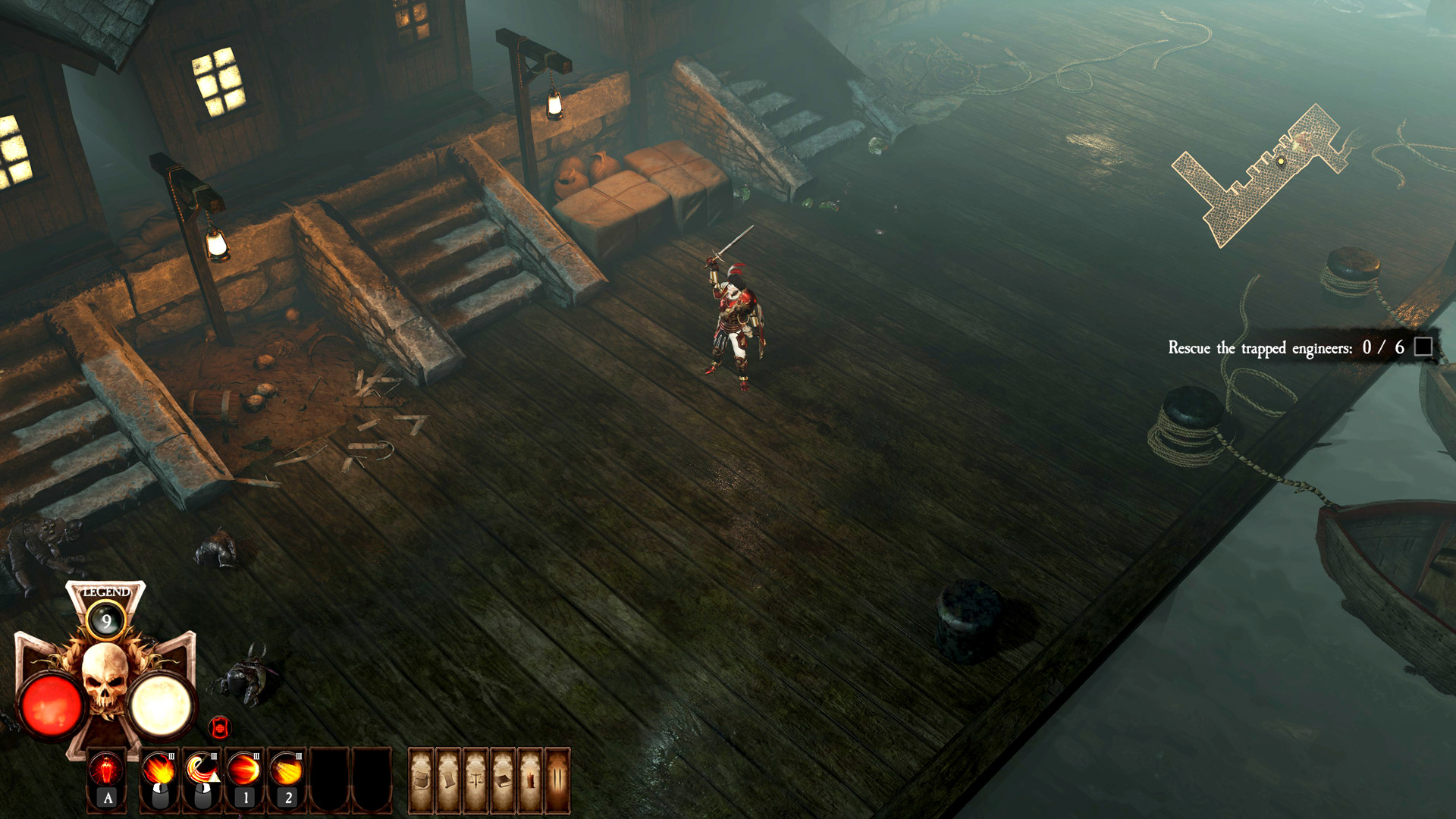
Task: Click the glowing pause bars button
Action: 557,780
